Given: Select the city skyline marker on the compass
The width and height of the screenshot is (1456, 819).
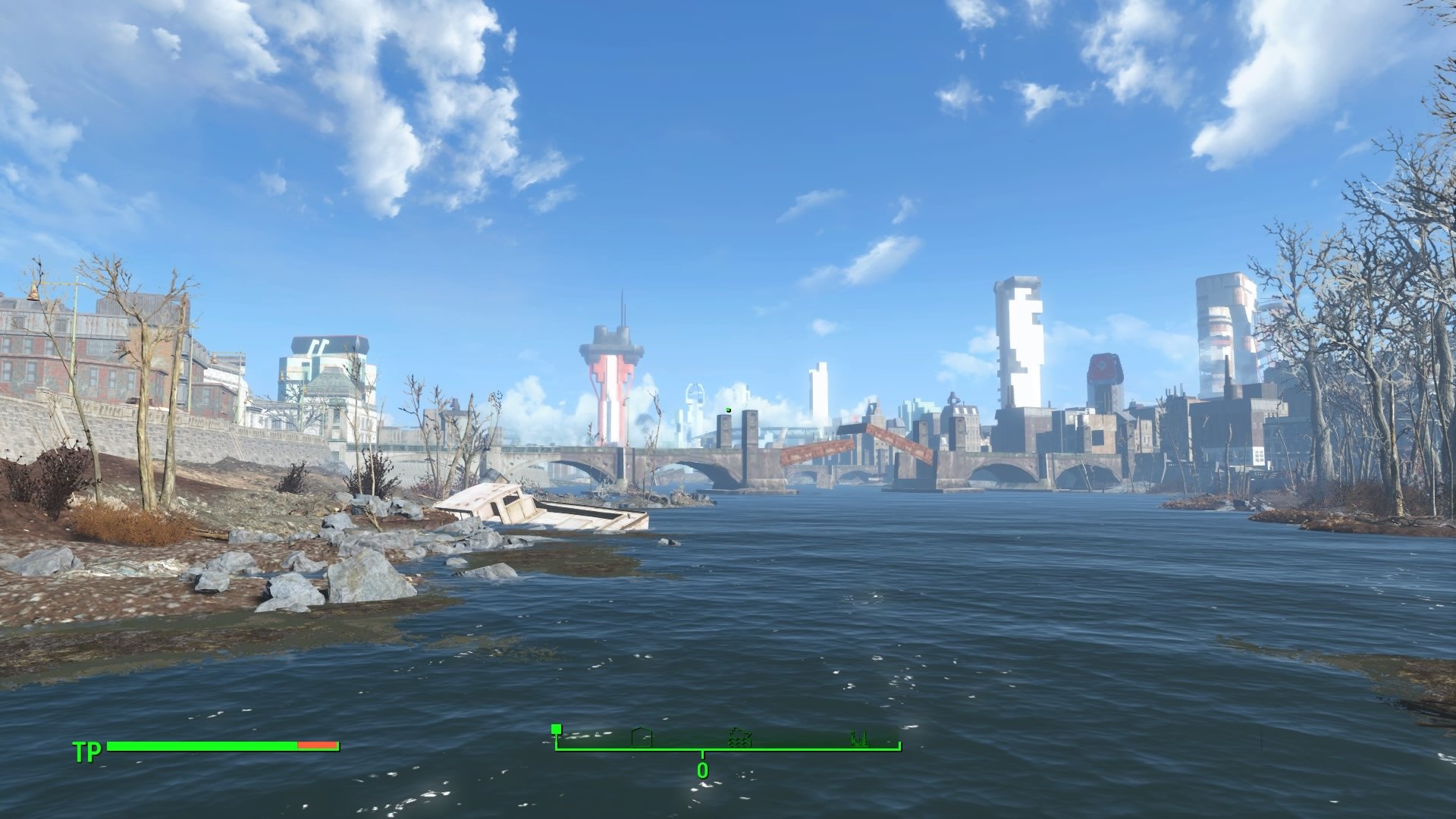Looking at the screenshot, I should pos(859,738).
